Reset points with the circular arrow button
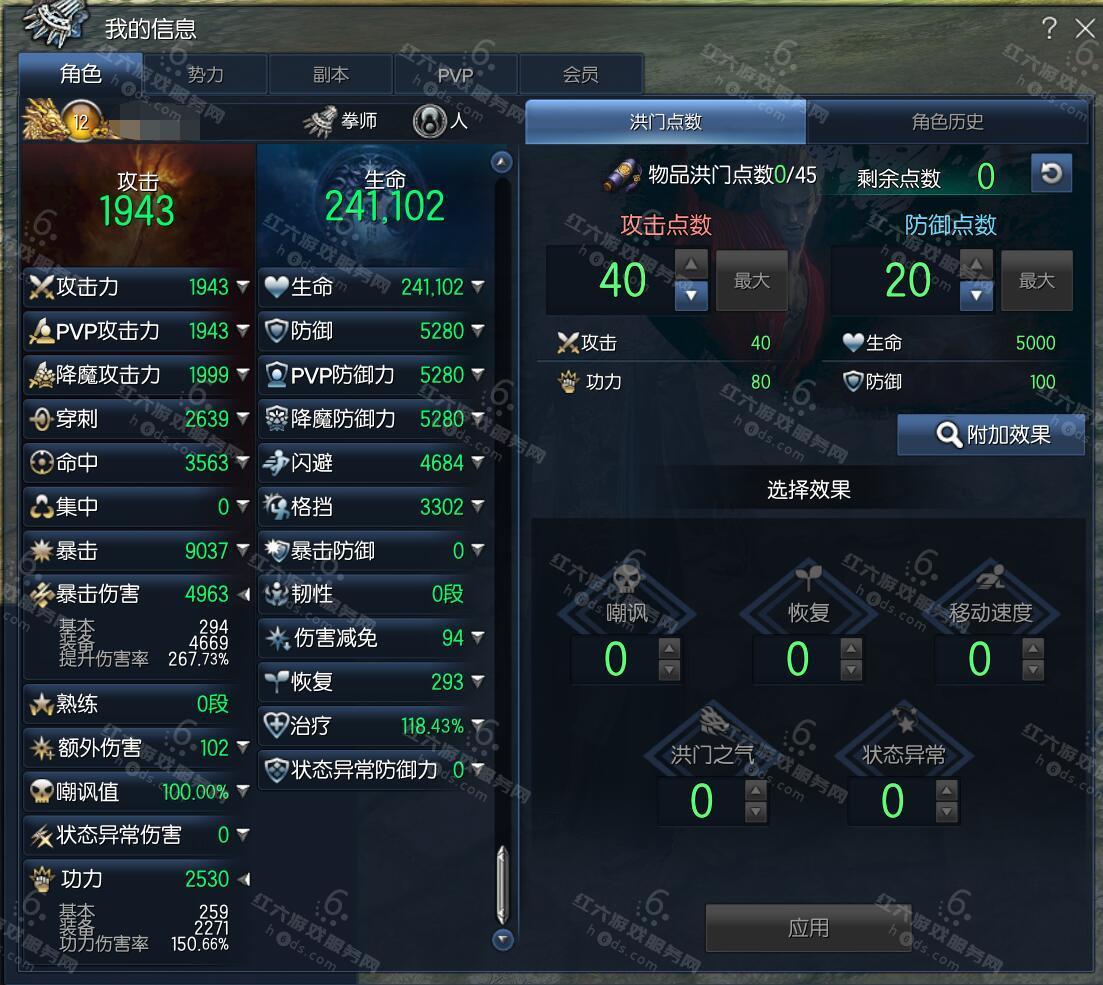The width and height of the screenshot is (1103, 985). 1050,173
